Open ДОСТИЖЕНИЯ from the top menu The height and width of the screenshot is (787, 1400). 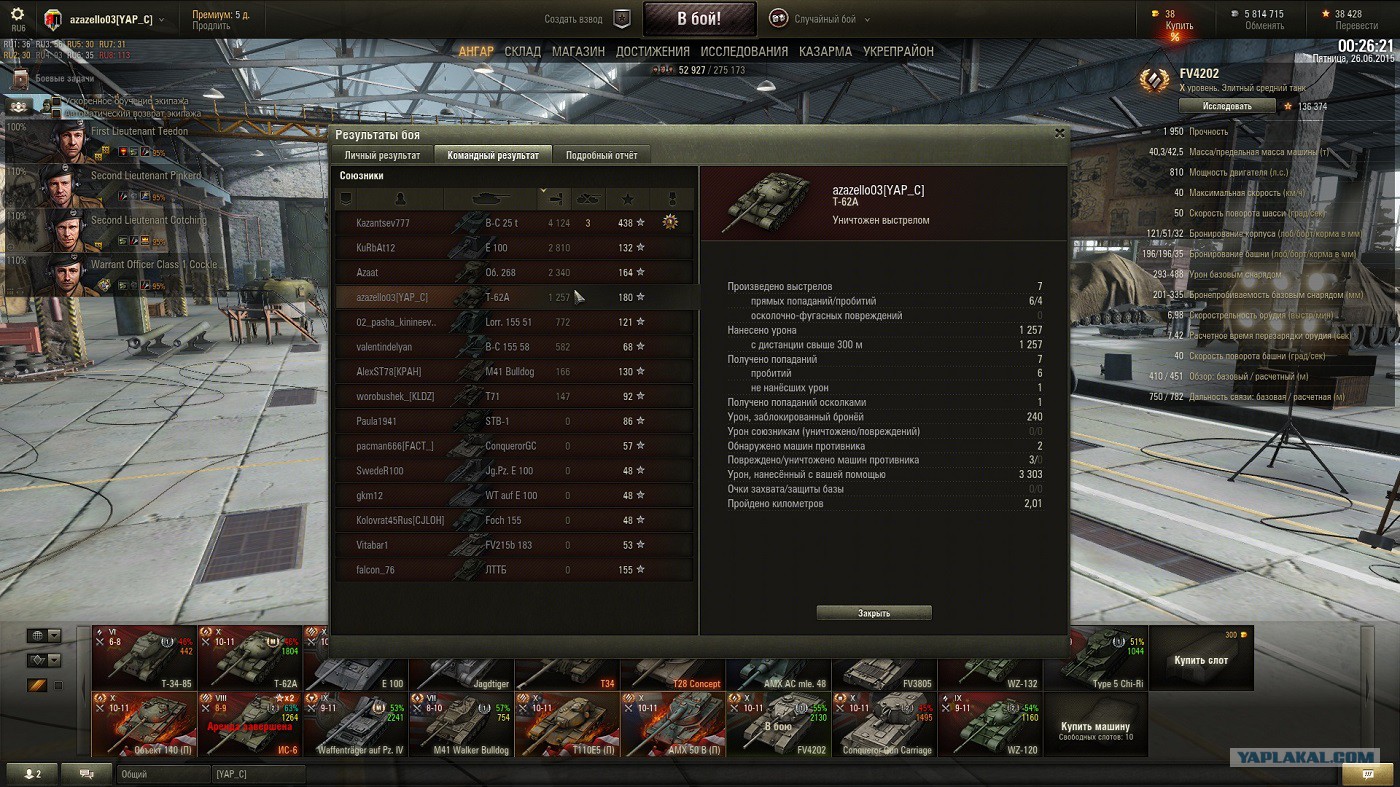(652, 51)
